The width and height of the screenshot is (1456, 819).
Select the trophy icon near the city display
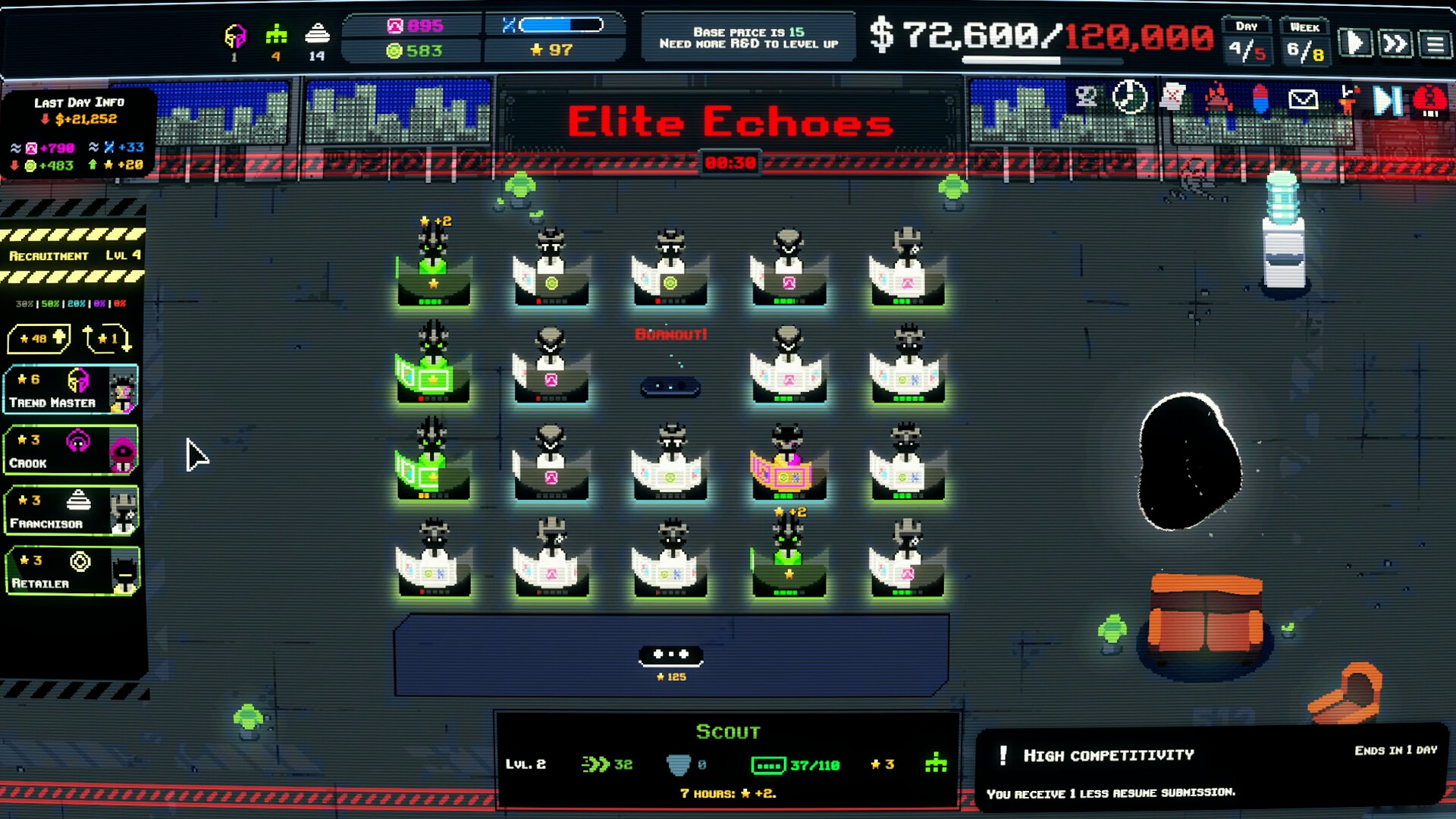tap(1086, 96)
